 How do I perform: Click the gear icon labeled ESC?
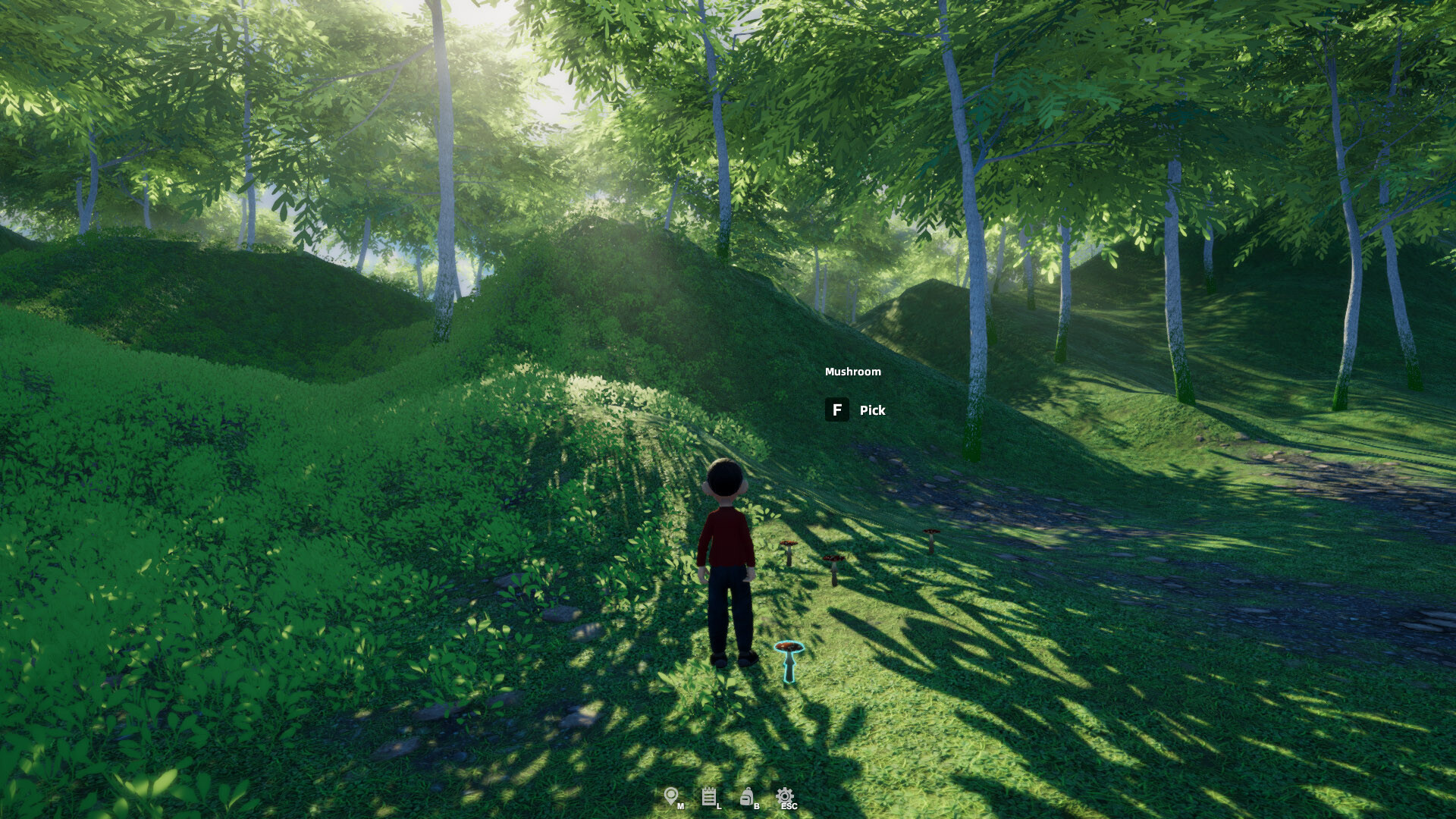click(x=786, y=796)
